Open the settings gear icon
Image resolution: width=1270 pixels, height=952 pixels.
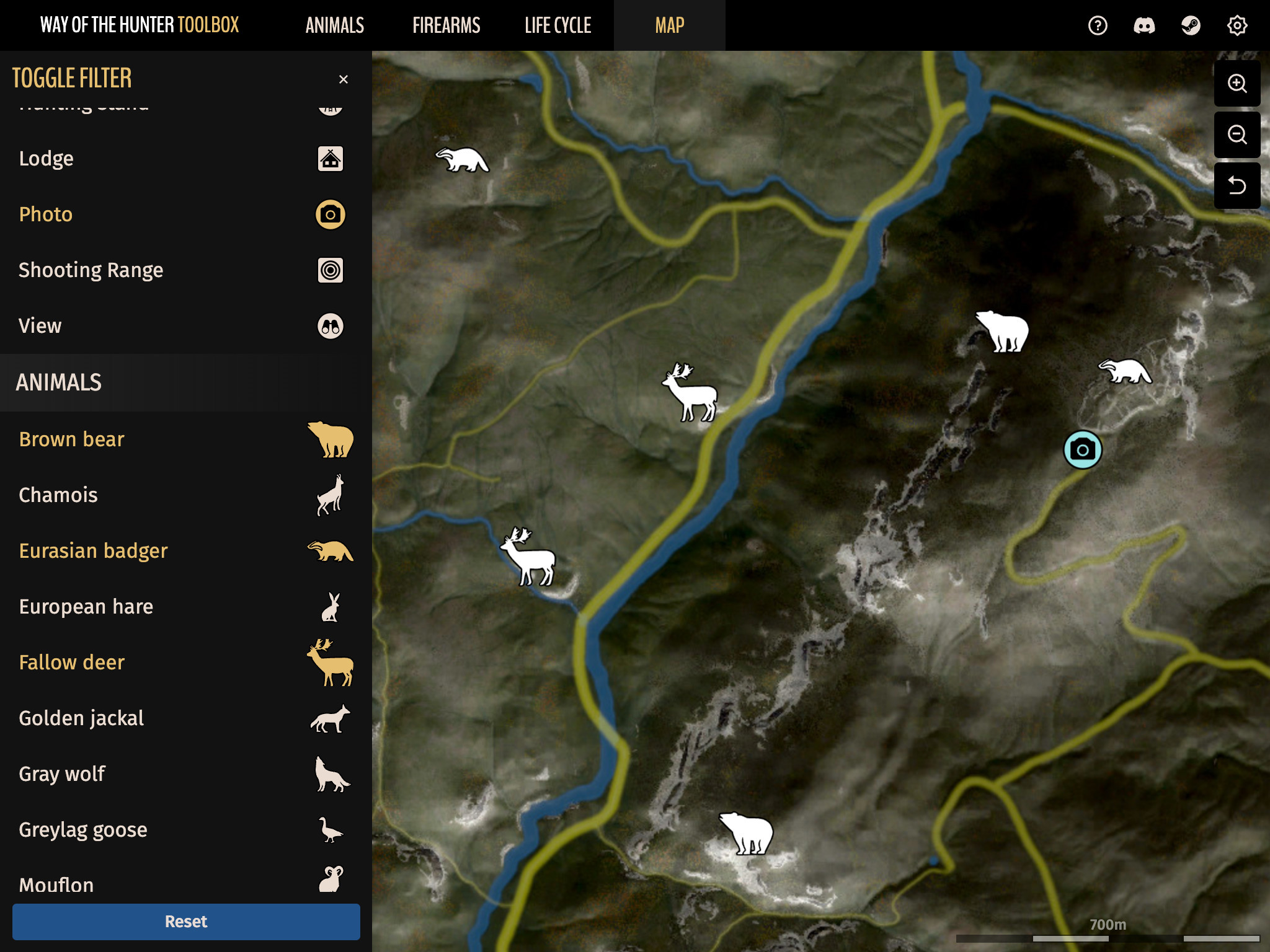pyautogui.click(x=1237, y=25)
